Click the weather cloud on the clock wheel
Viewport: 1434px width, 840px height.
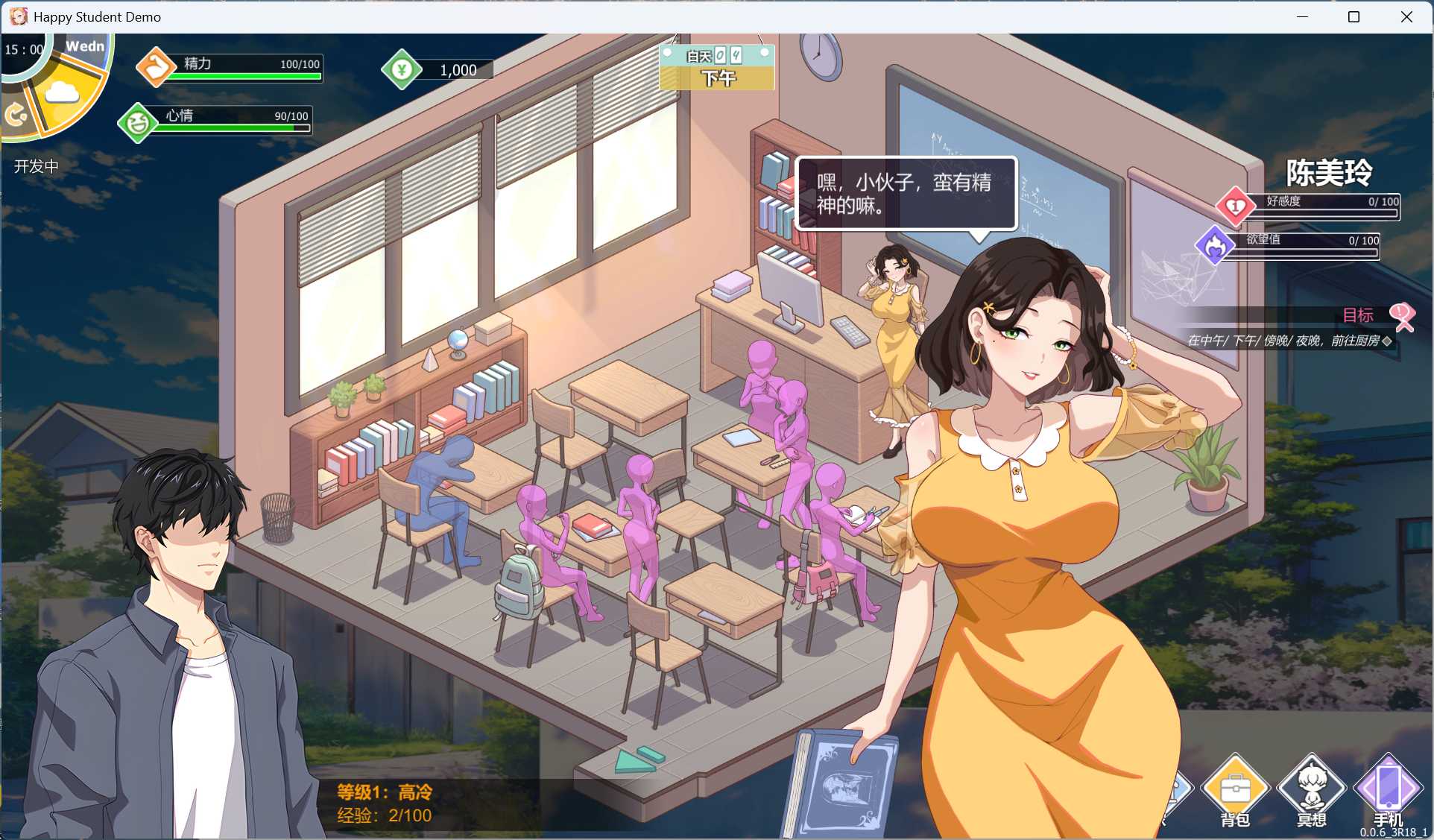coord(63,92)
